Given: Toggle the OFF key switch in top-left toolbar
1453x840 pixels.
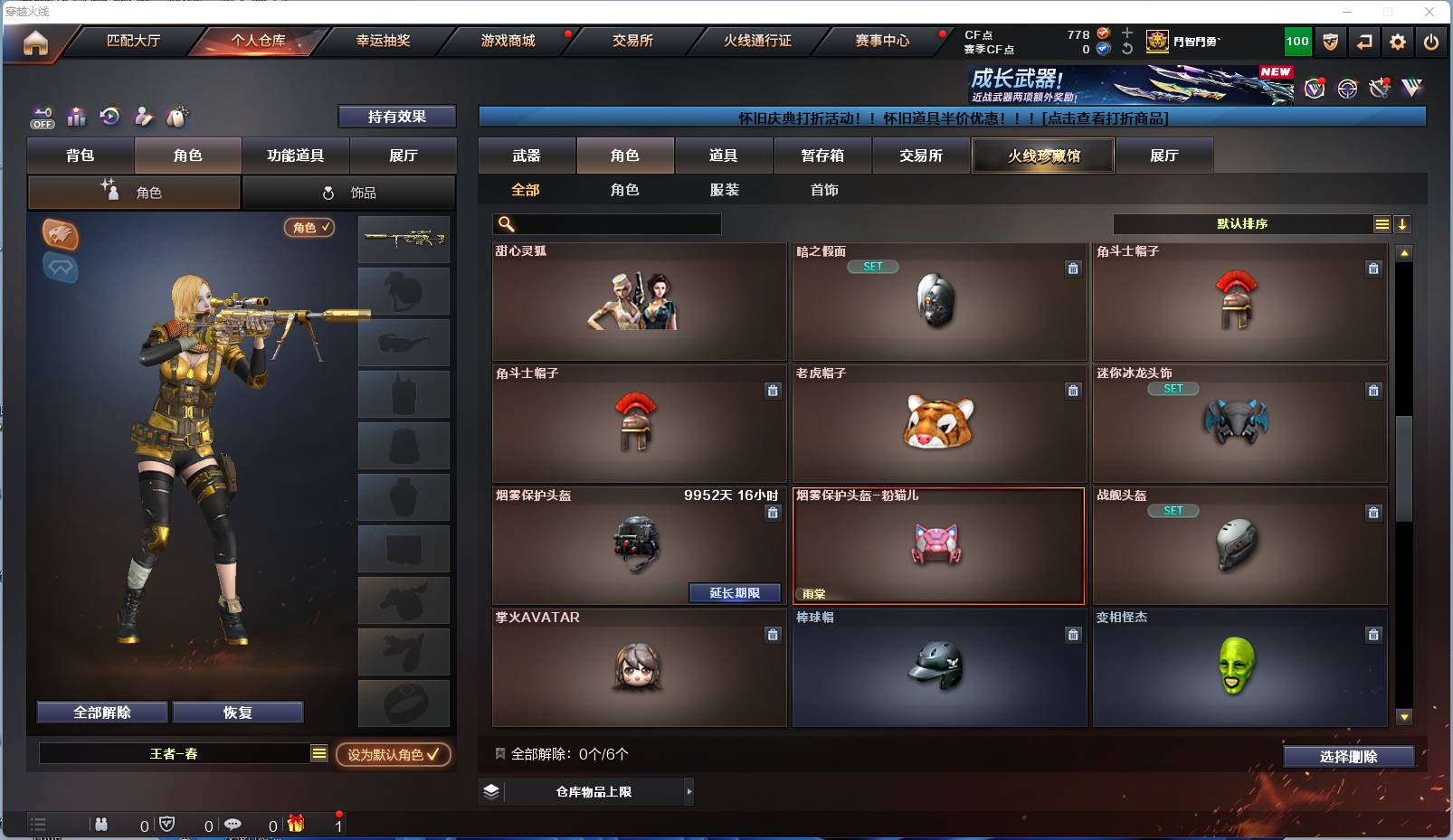Looking at the screenshot, I should click(x=42, y=117).
